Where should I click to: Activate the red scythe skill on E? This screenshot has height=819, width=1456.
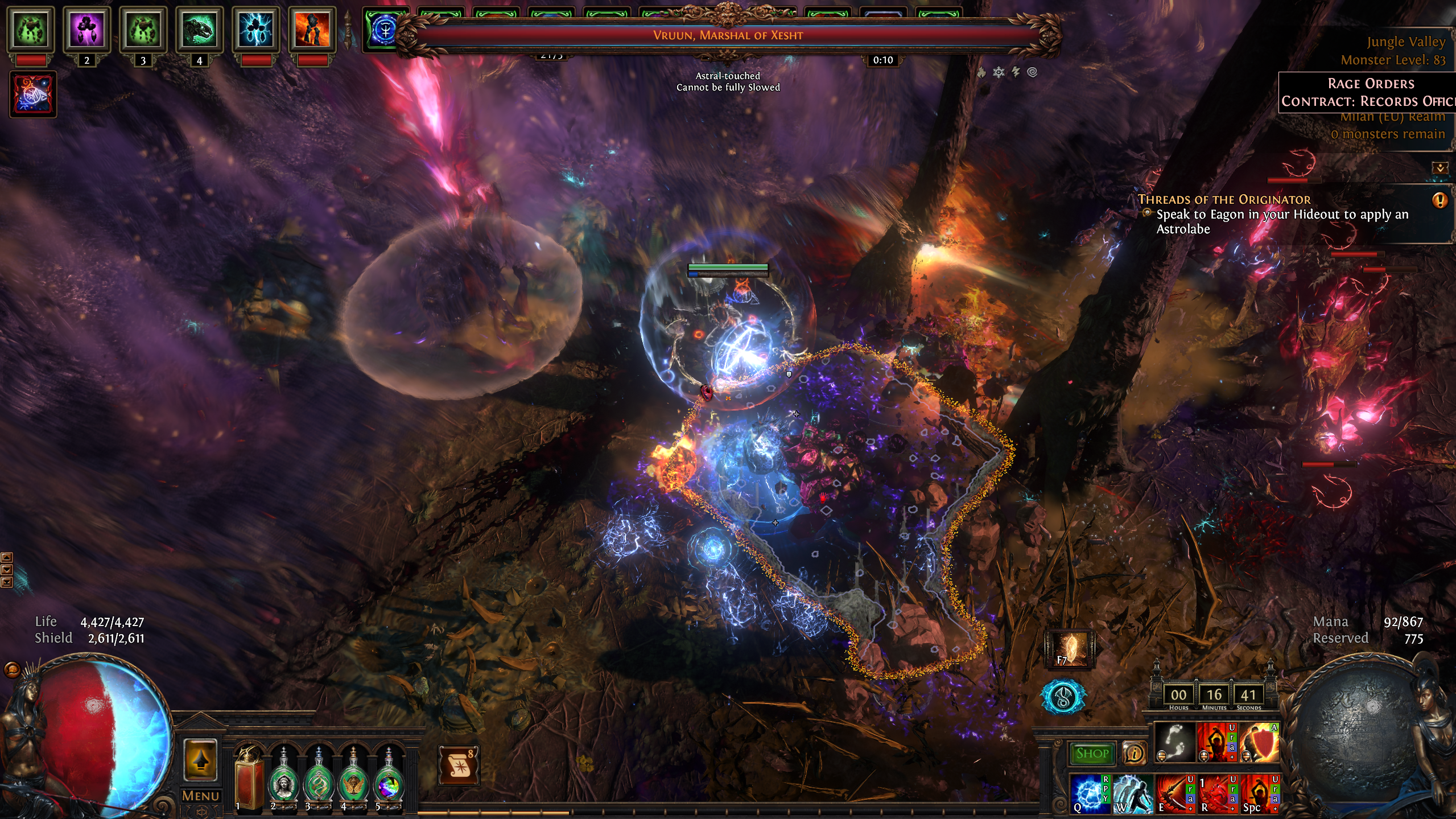coord(1174,793)
